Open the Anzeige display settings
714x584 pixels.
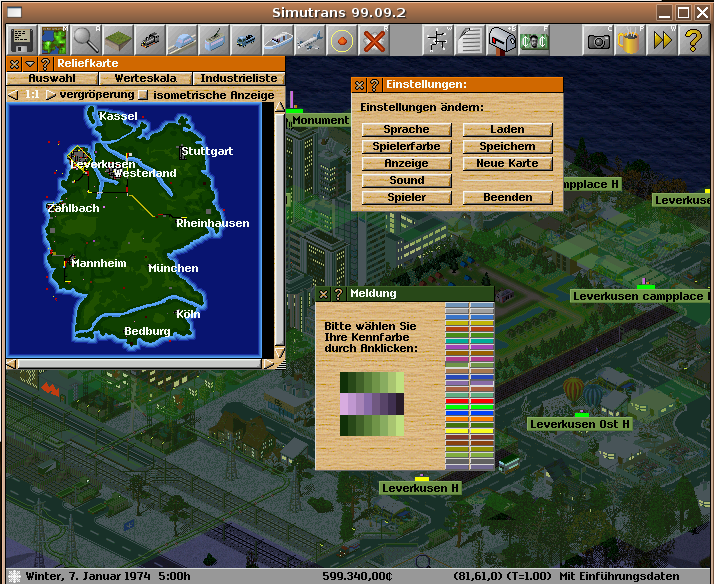[x=406, y=163]
